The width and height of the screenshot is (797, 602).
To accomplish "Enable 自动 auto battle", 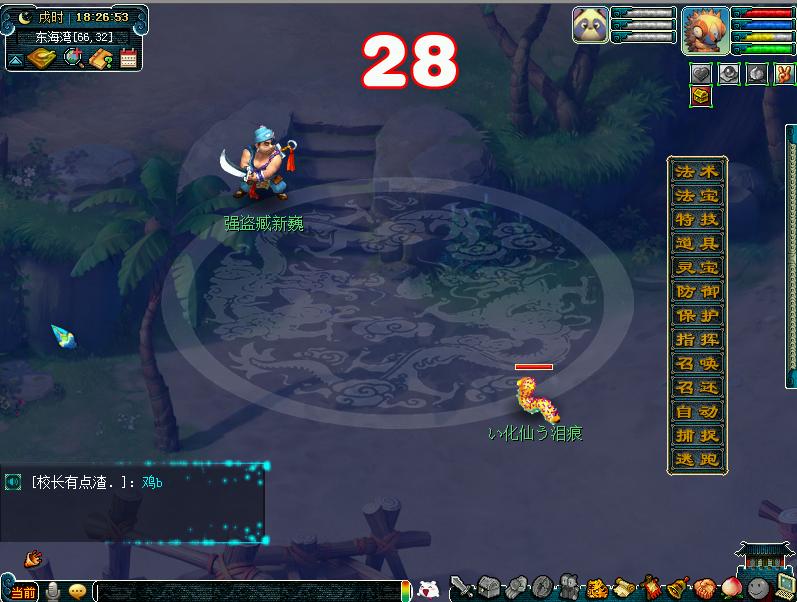I will [697, 411].
